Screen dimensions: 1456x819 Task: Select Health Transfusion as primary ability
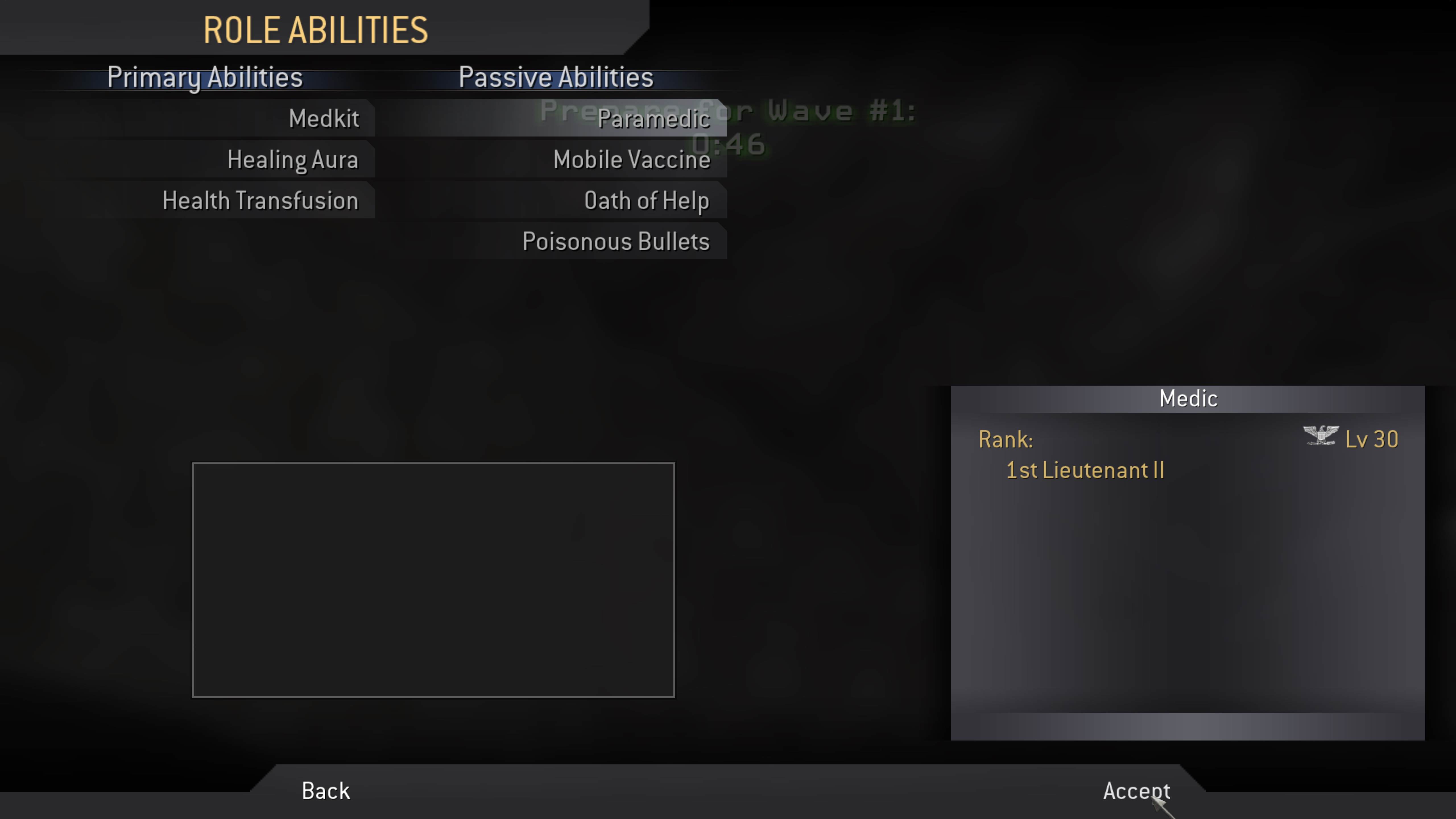tap(260, 200)
